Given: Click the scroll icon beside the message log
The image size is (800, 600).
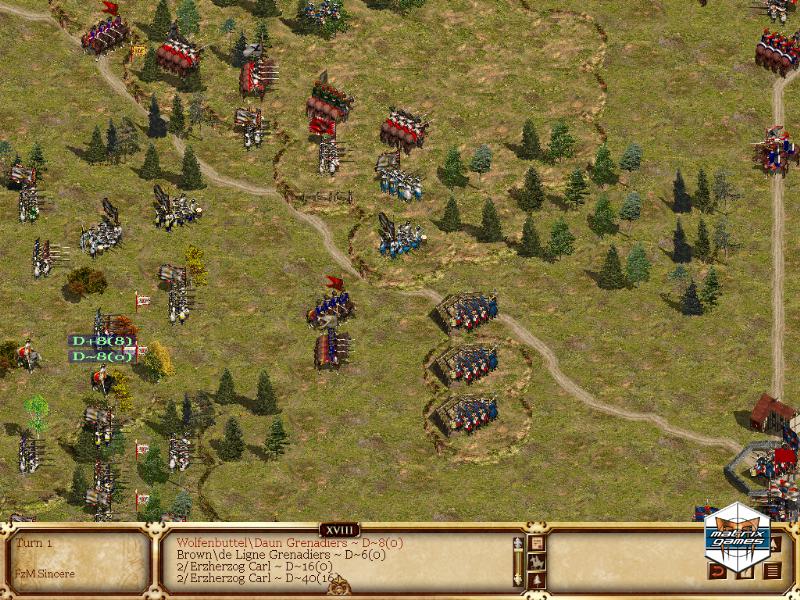Looking at the screenshot, I should 537,543.
